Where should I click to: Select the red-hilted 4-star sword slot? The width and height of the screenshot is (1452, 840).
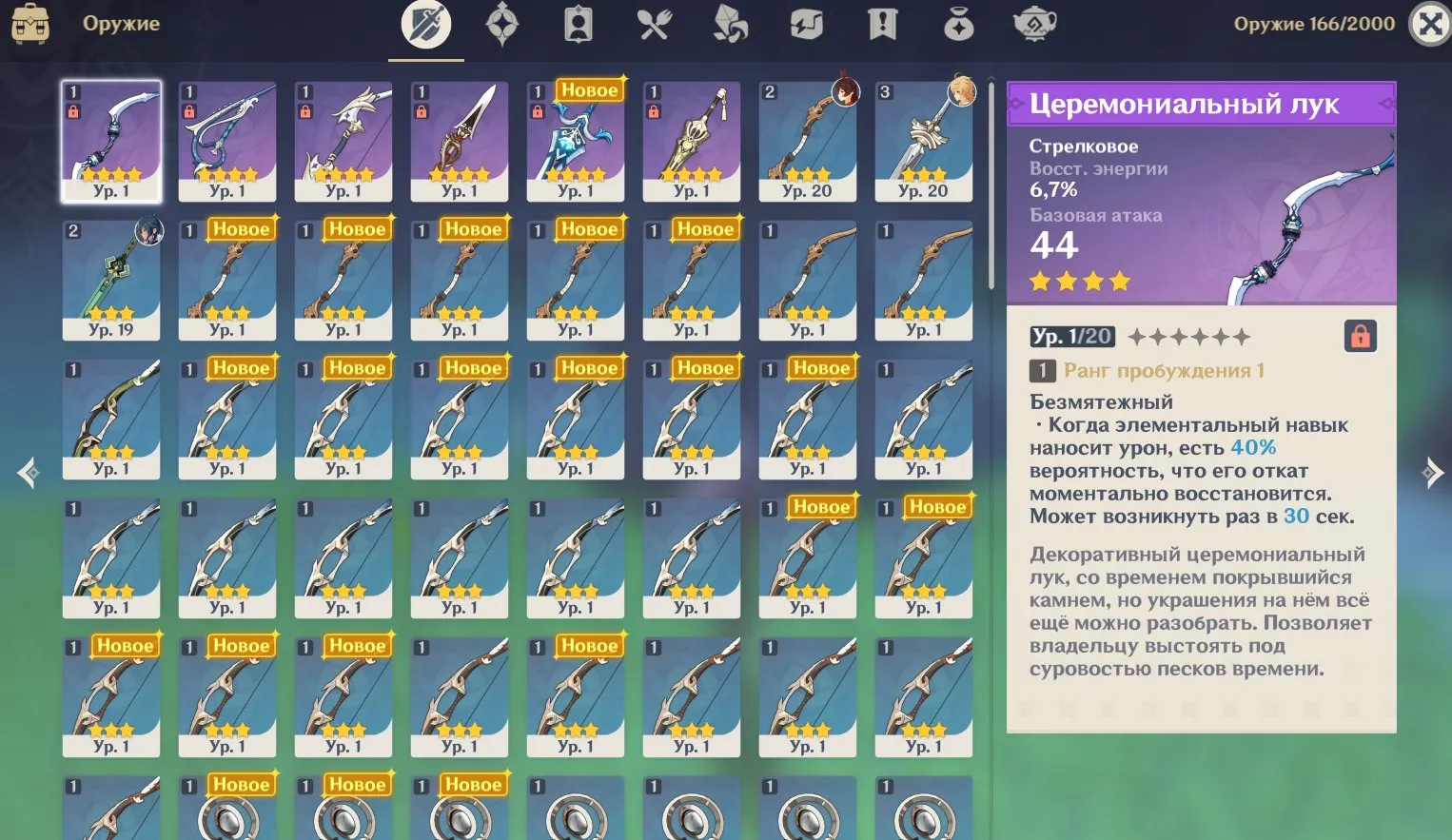click(x=460, y=141)
